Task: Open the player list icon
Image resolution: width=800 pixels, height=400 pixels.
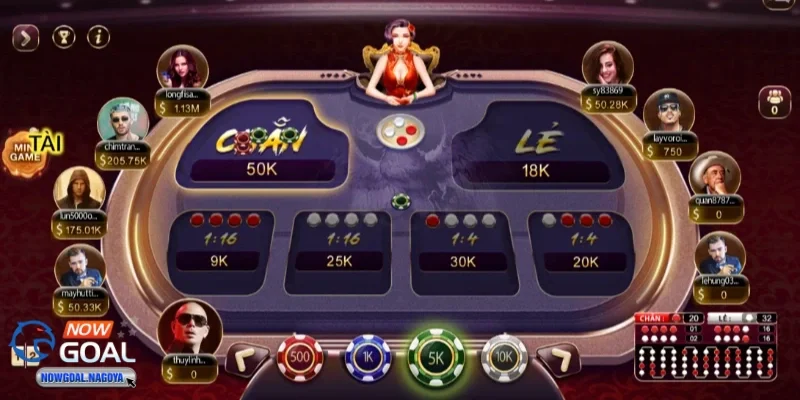Action: (774, 101)
